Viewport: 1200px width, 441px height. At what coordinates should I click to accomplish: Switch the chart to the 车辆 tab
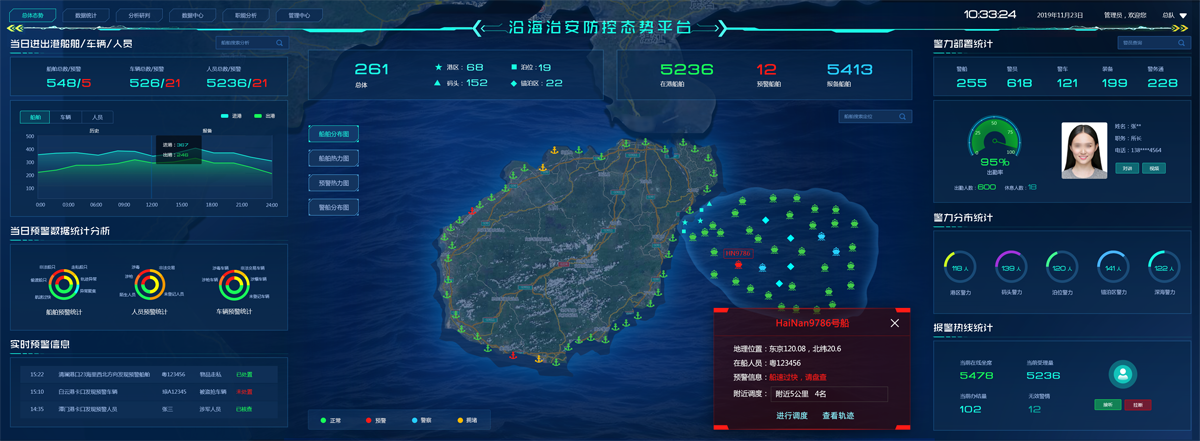pos(66,117)
